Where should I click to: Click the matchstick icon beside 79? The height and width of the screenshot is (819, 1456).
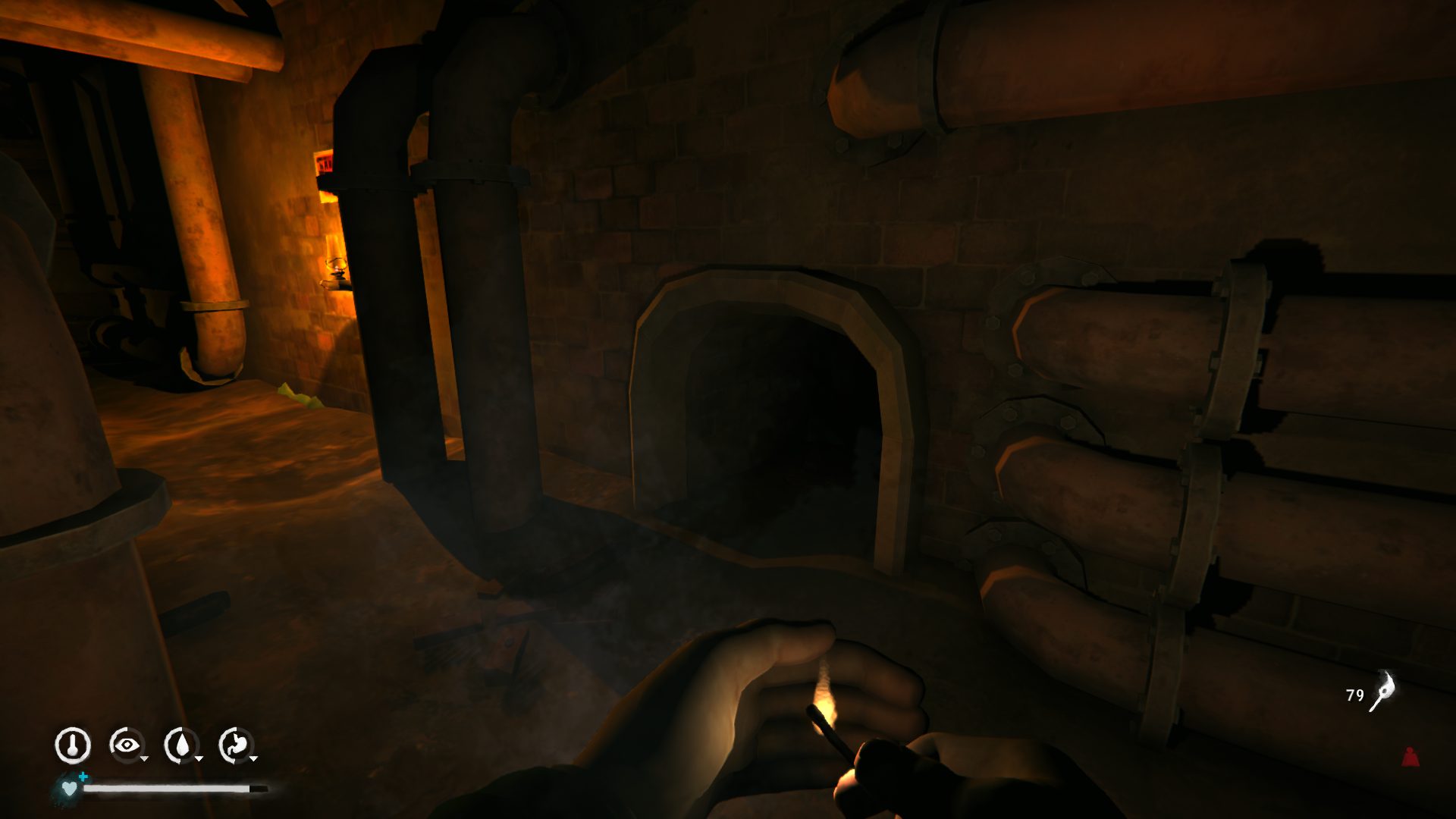pyautogui.click(x=1382, y=692)
